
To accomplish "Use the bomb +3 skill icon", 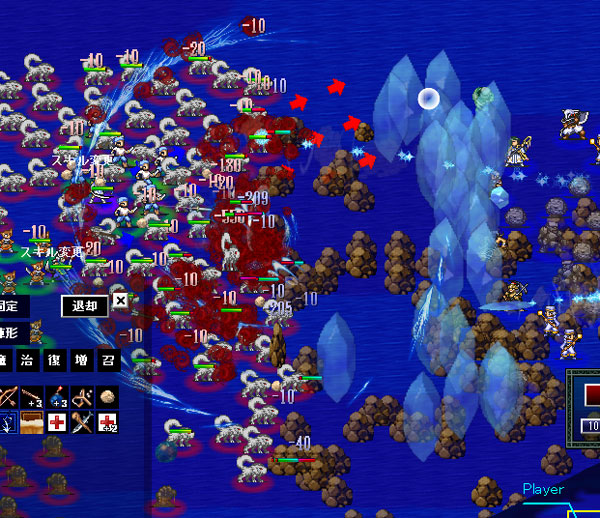I will click(x=58, y=398).
